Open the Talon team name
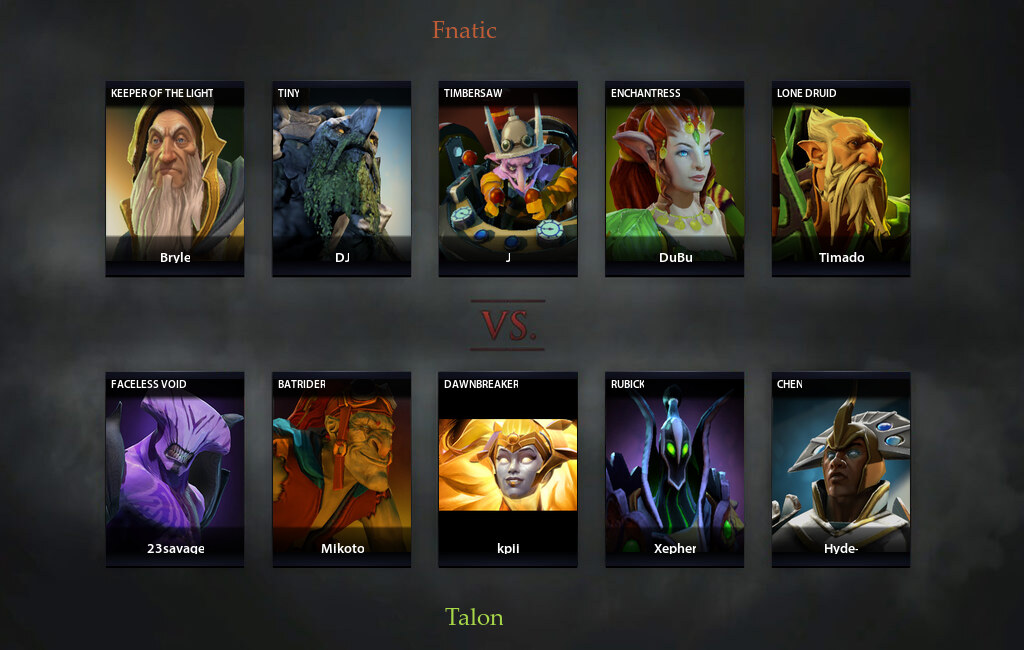This screenshot has height=650, width=1024. click(474, 617)
